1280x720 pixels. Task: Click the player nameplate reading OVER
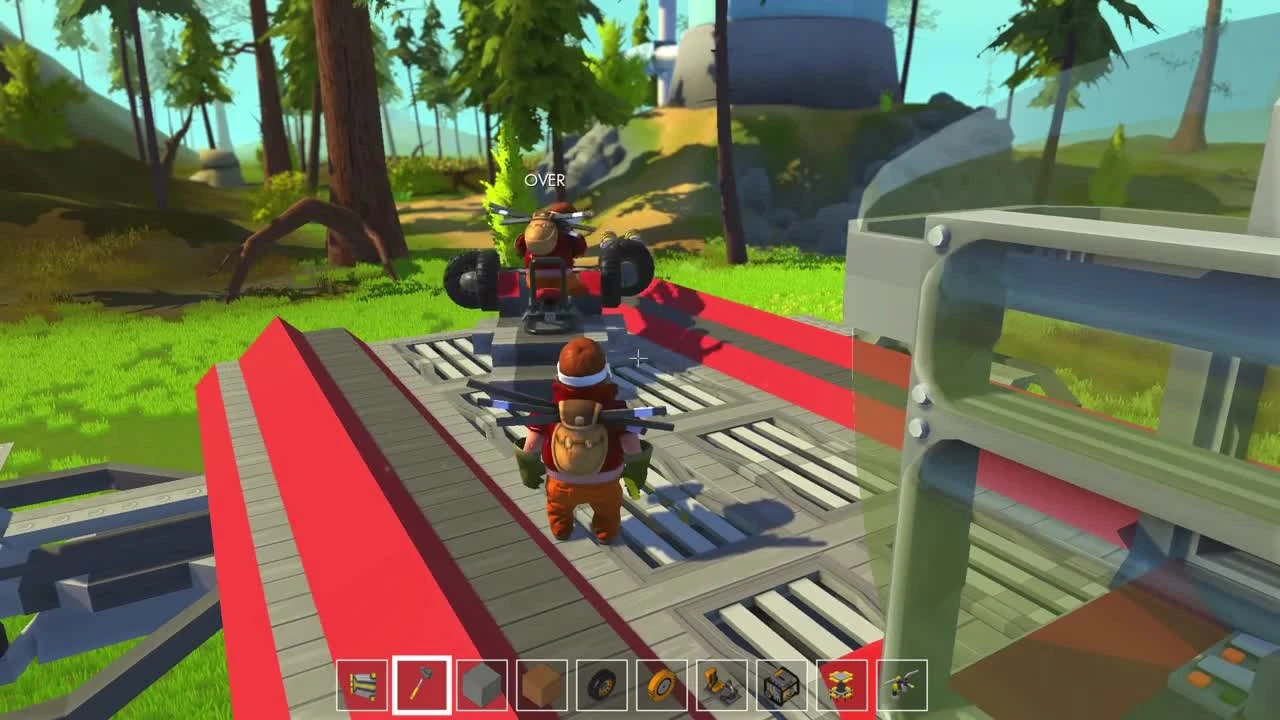[543, 182]
